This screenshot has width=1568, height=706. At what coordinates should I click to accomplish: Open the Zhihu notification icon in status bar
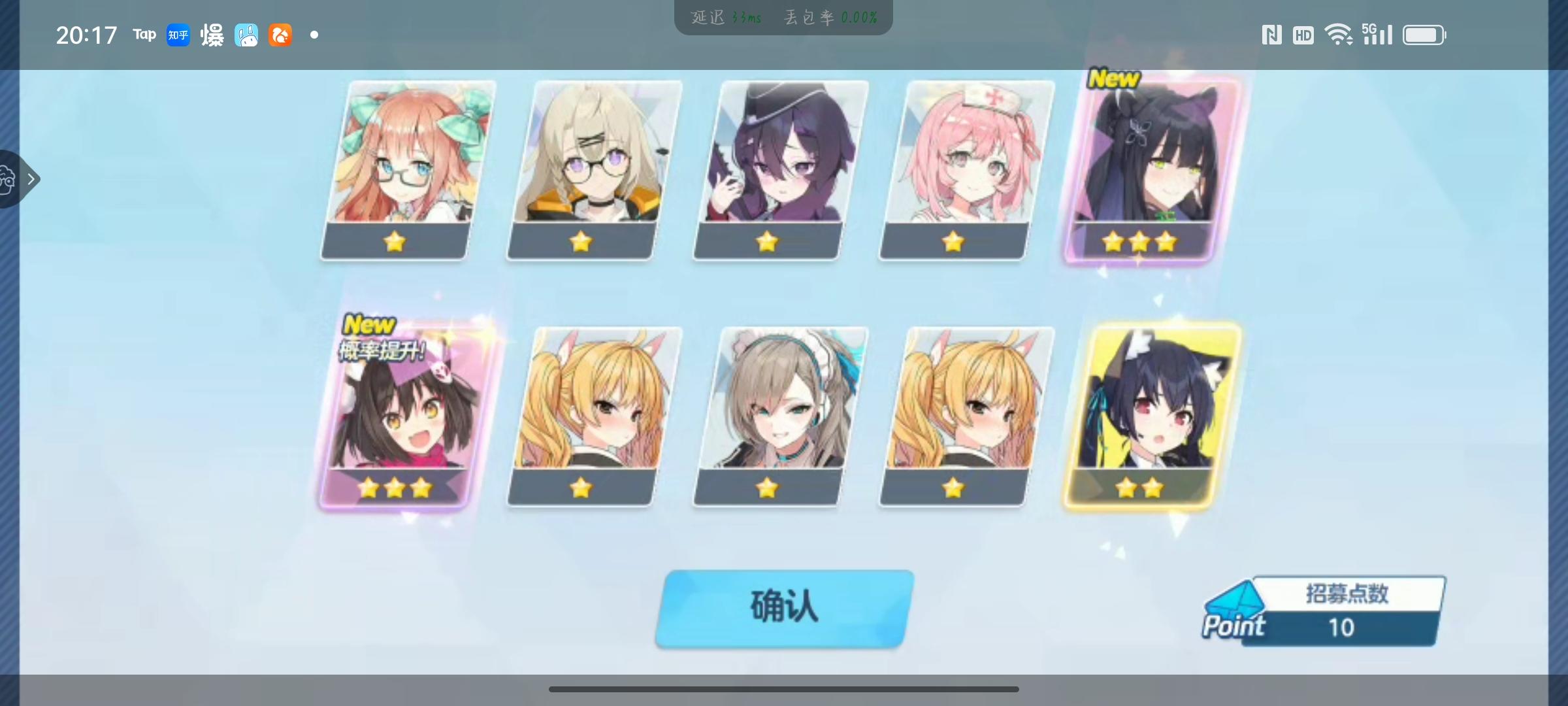(x=178, y=35)
